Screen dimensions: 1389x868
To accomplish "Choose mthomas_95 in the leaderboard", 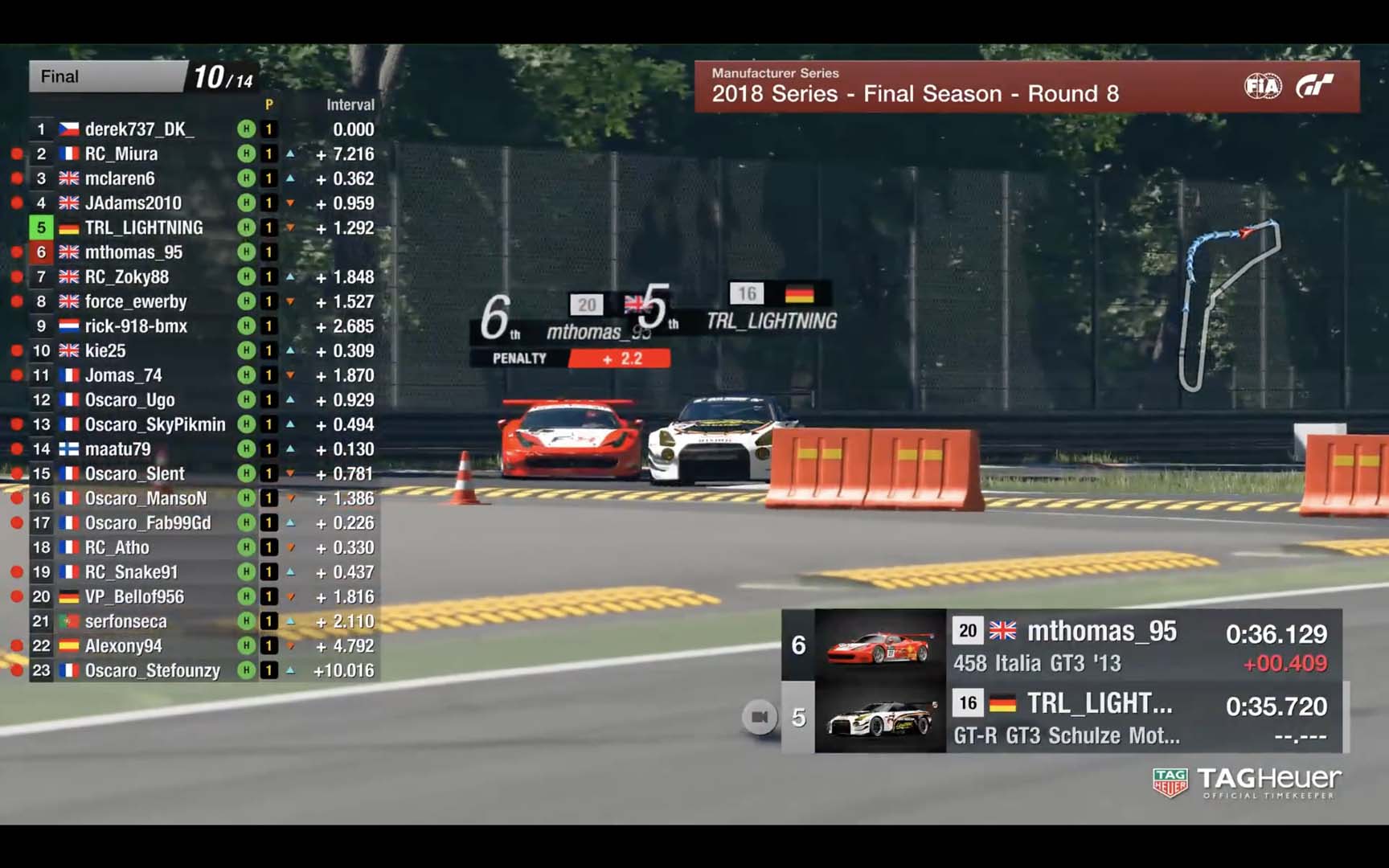I will coord(133,252).
